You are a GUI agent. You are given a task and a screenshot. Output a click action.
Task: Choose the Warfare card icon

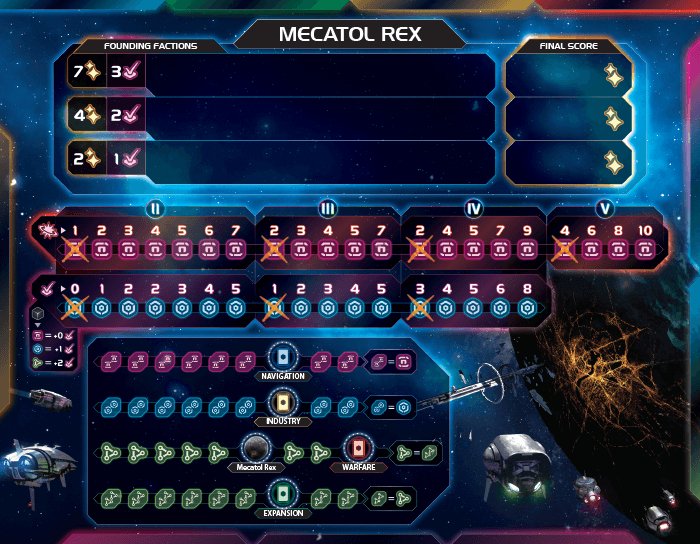(357, 449)
